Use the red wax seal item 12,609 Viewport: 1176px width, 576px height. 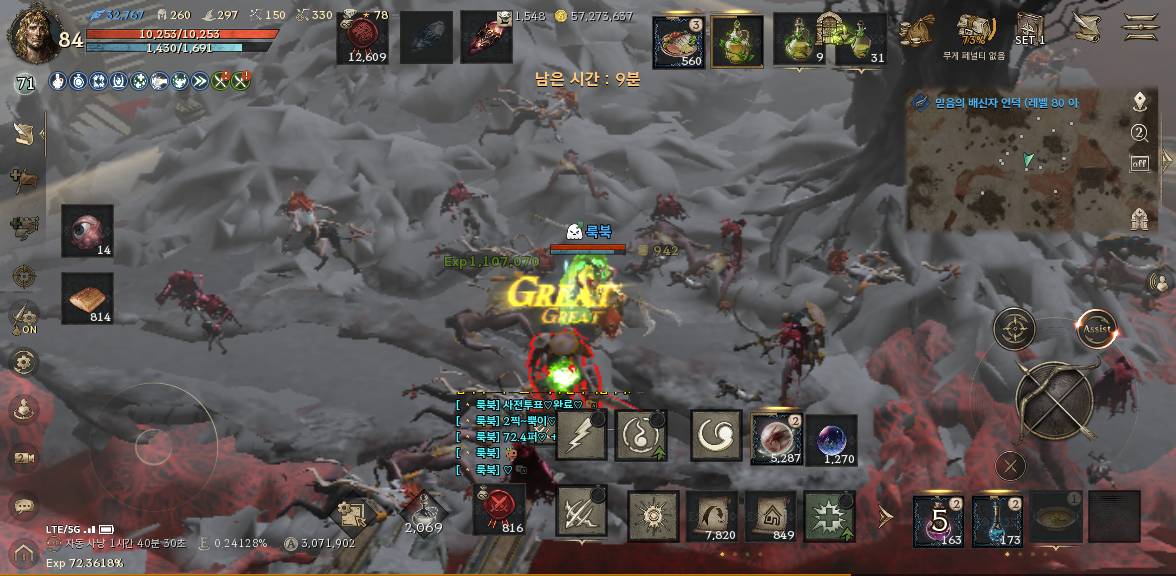tap(366, 38)
